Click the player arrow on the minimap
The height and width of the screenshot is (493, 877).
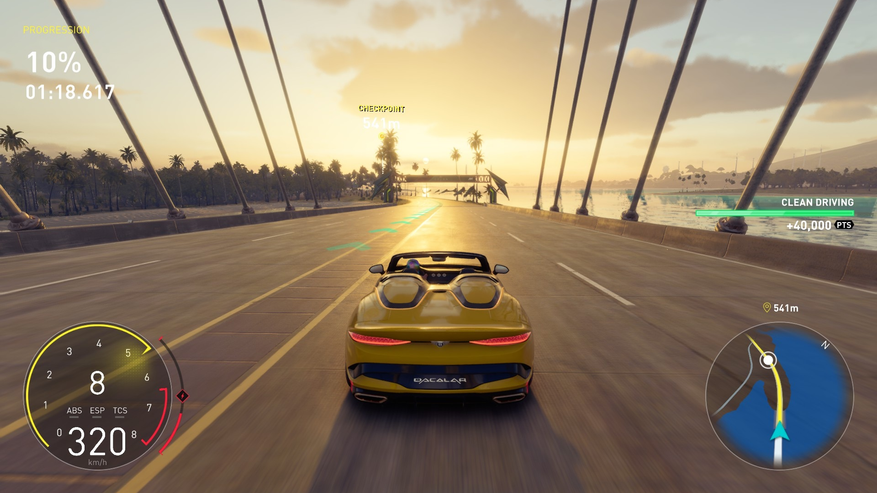tap(779, 431)
